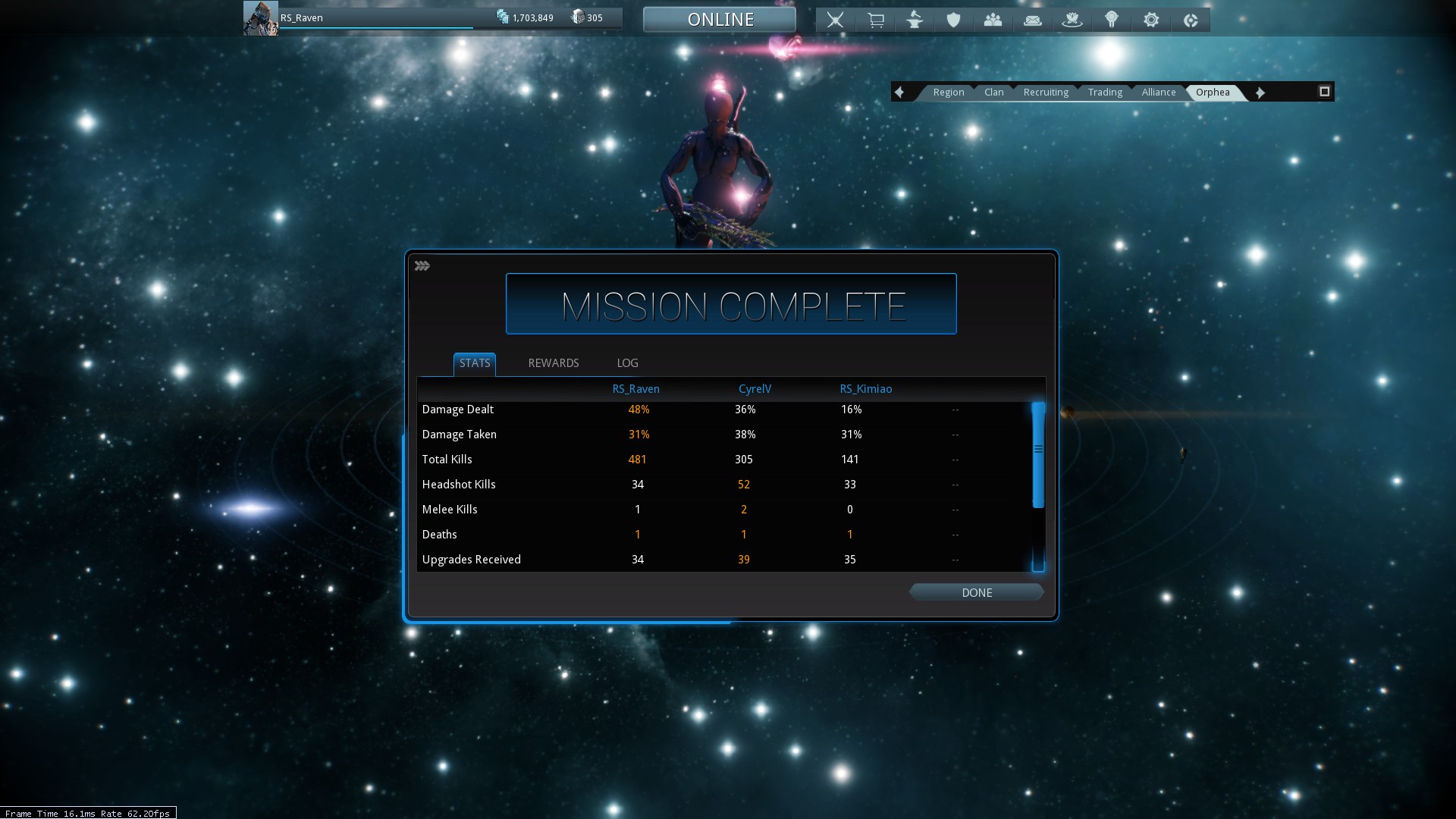Click the ONLINE status button
This screenshot has height=819, width=1456.
pyautogui.click(x=720, y=20)
